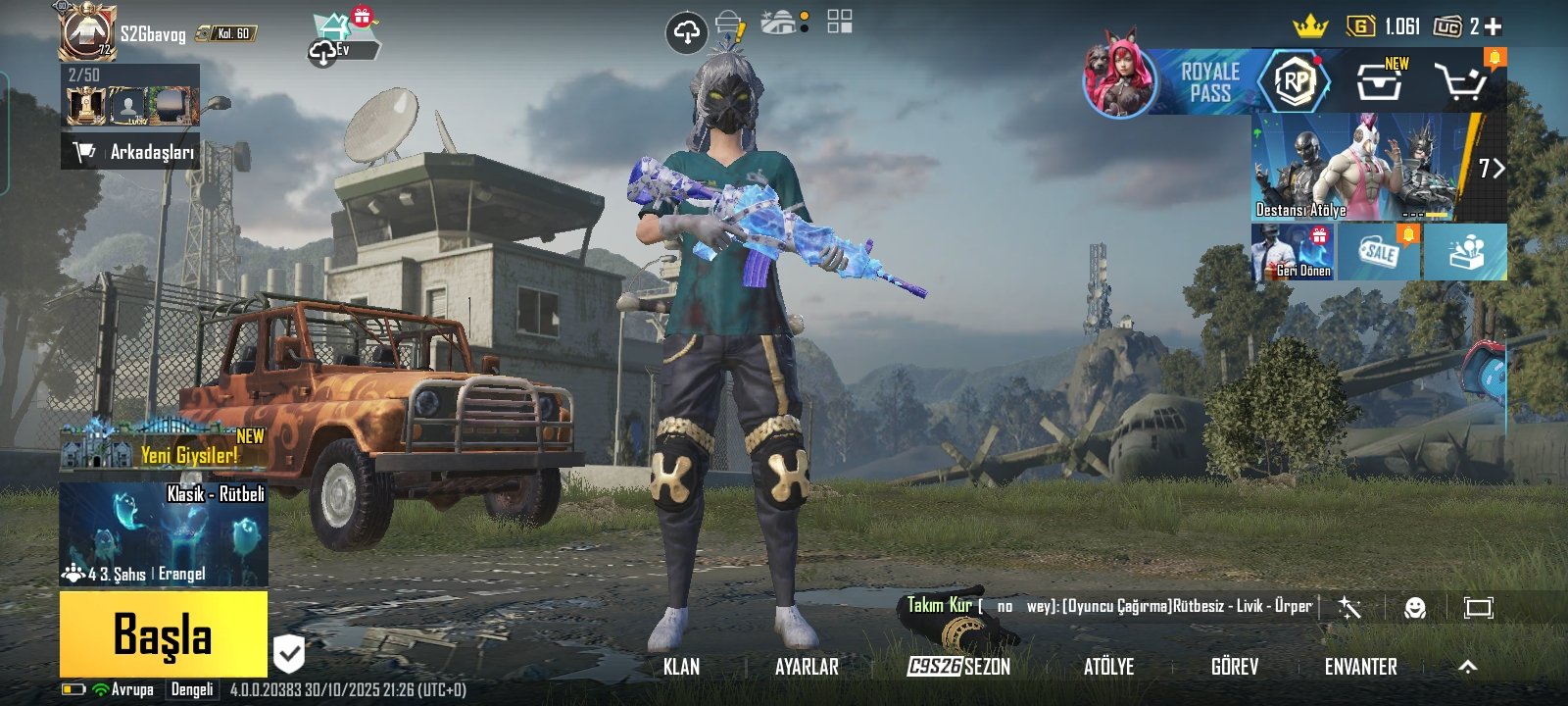Start the match with the Başla button
The height and width of the screenshot is (706, 1568).
164,633
